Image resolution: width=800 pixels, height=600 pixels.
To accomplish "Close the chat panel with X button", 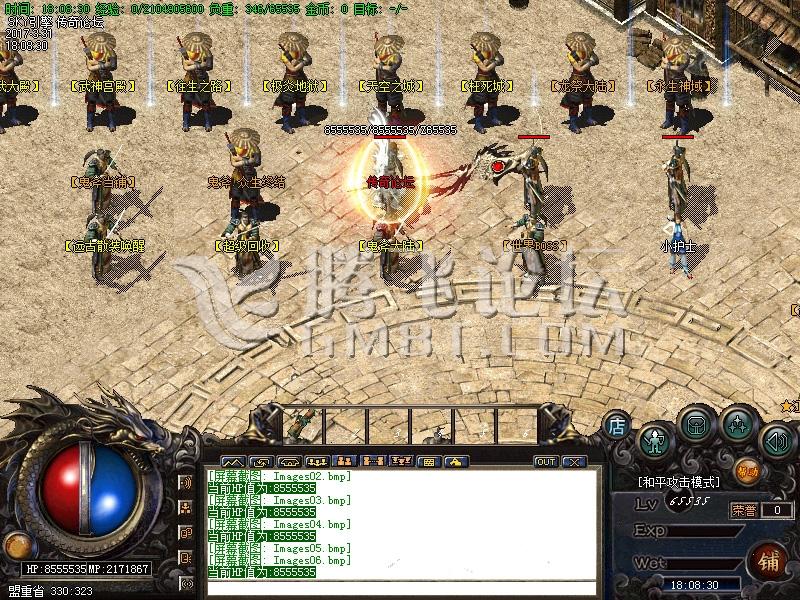I will click(x=573, y=462).
